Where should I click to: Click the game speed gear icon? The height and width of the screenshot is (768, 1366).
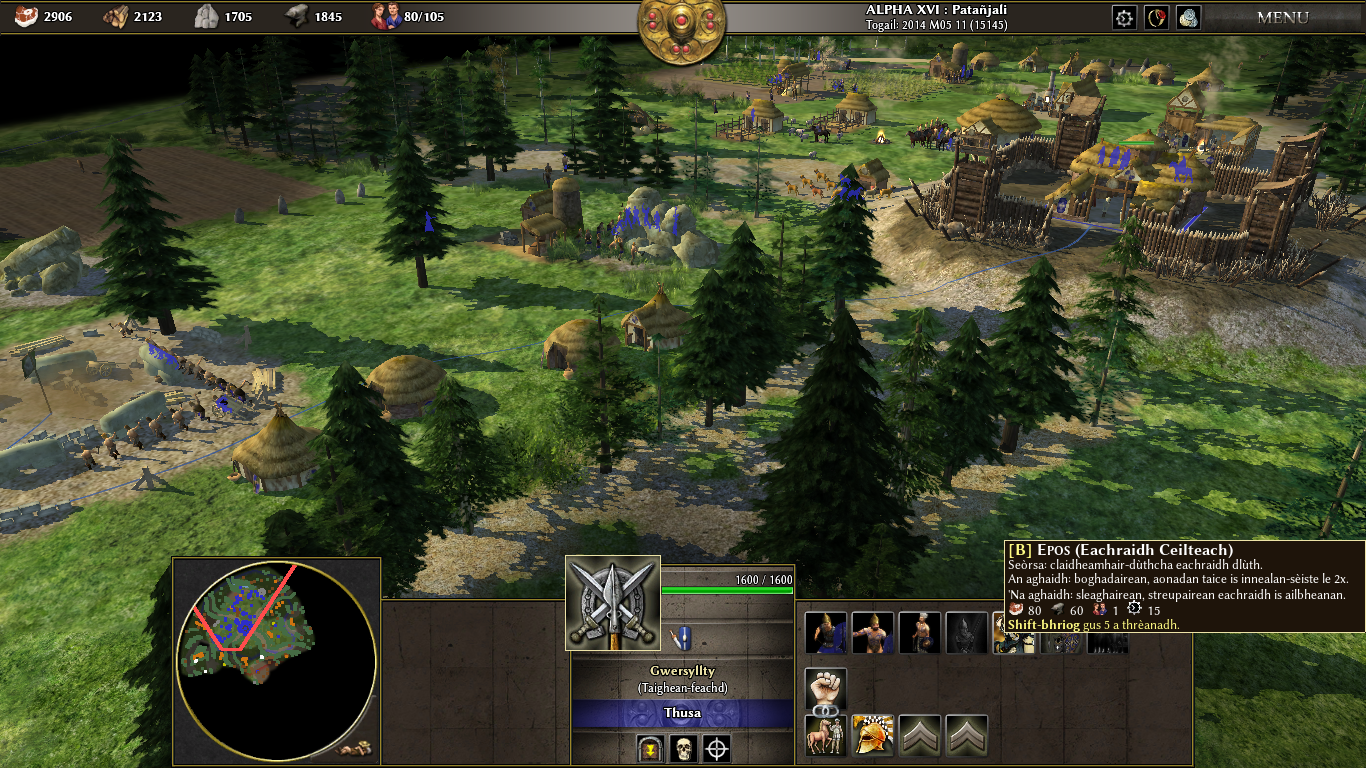click(x=1125, y=17)
